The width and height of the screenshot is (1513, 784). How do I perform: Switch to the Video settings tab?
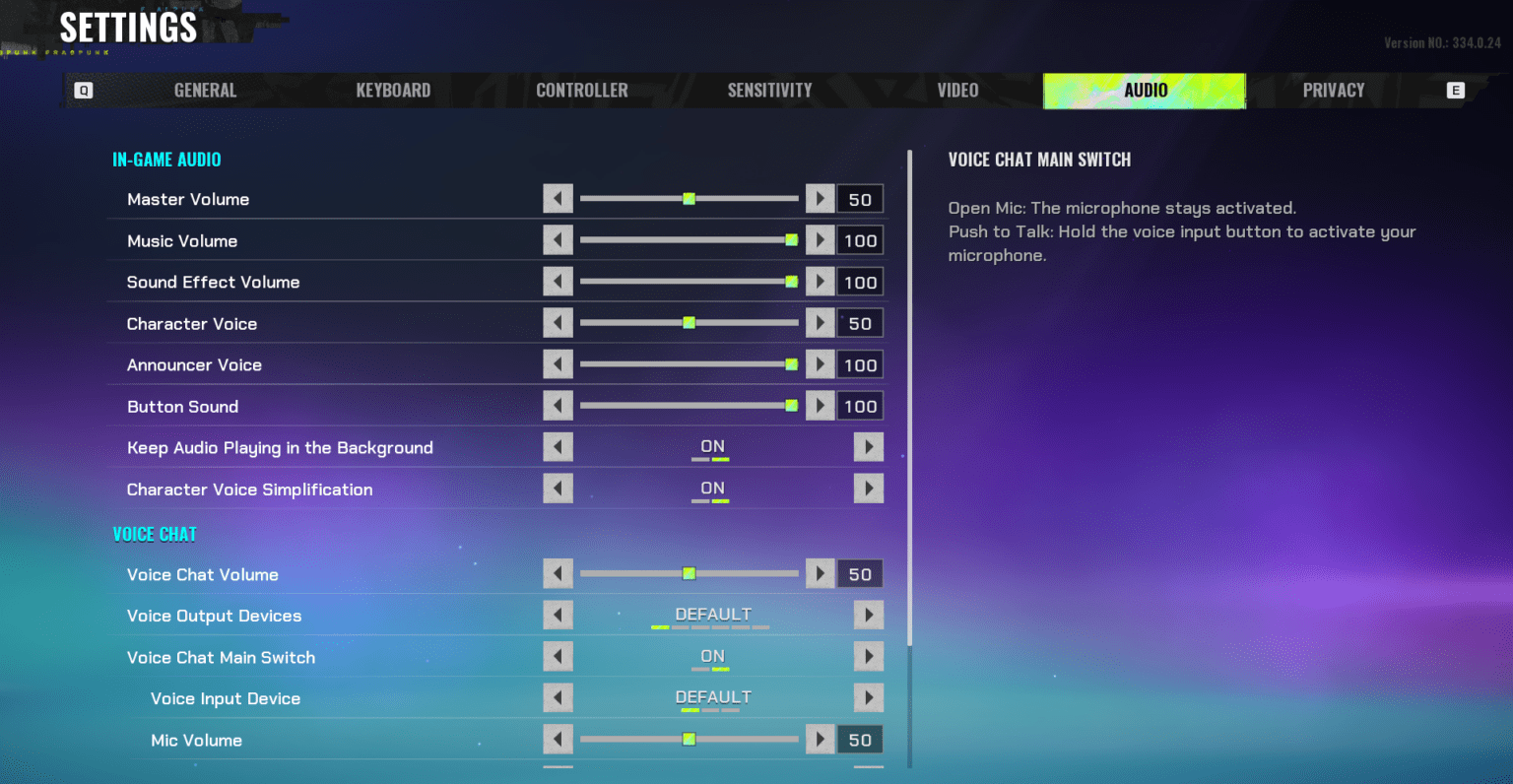point(956,90)
